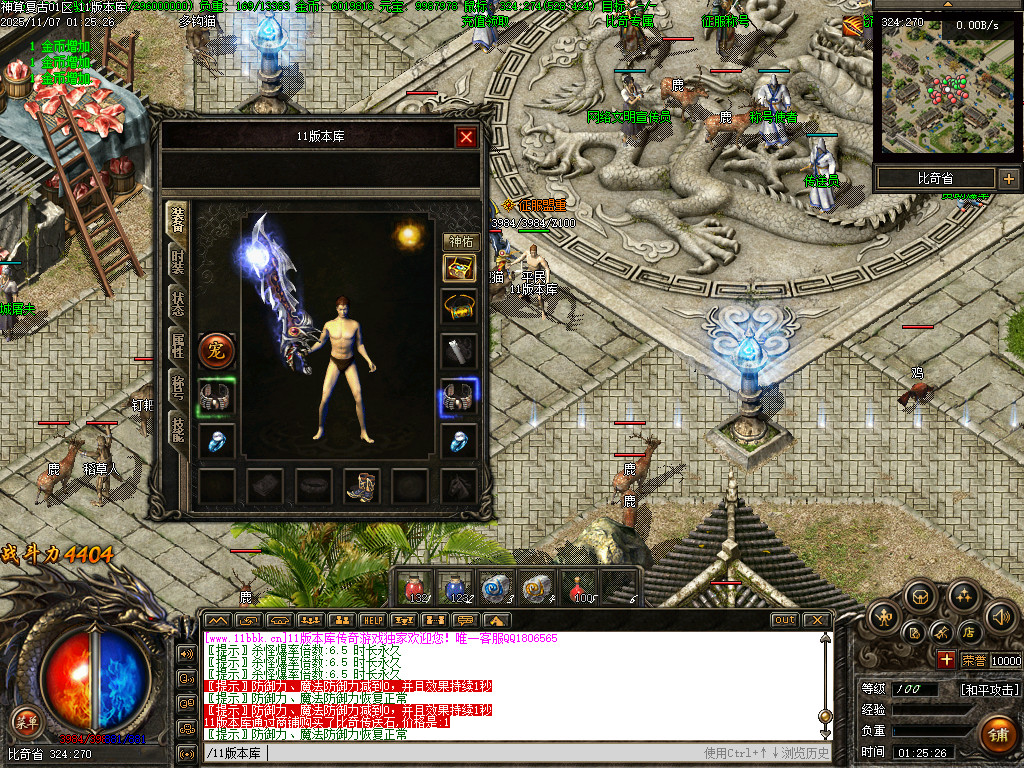Click the out button above chat
Viewport: 1024px width, 768px height.
pyautogui.click(x=785, y=620)
